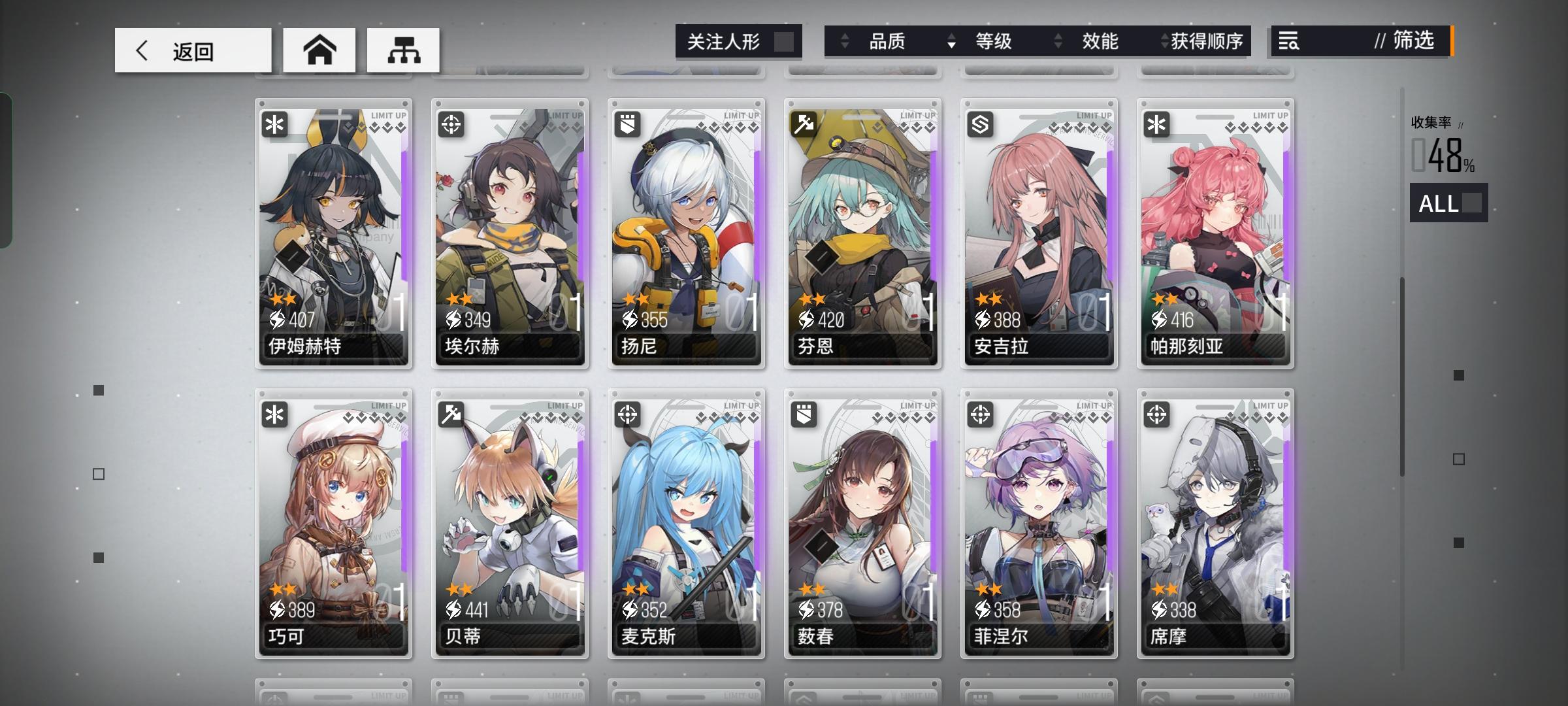The image size is (1568, 706).
Task: Click the home icon in the top bar
Action: click(319, 49)
